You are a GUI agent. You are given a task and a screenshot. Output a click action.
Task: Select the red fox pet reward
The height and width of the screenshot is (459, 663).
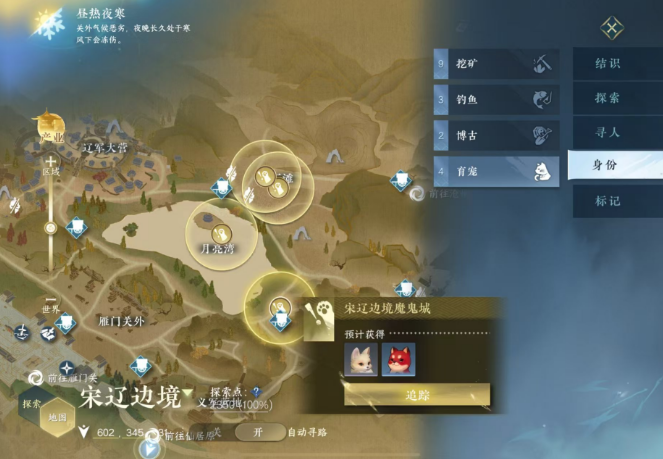point(398,359)
